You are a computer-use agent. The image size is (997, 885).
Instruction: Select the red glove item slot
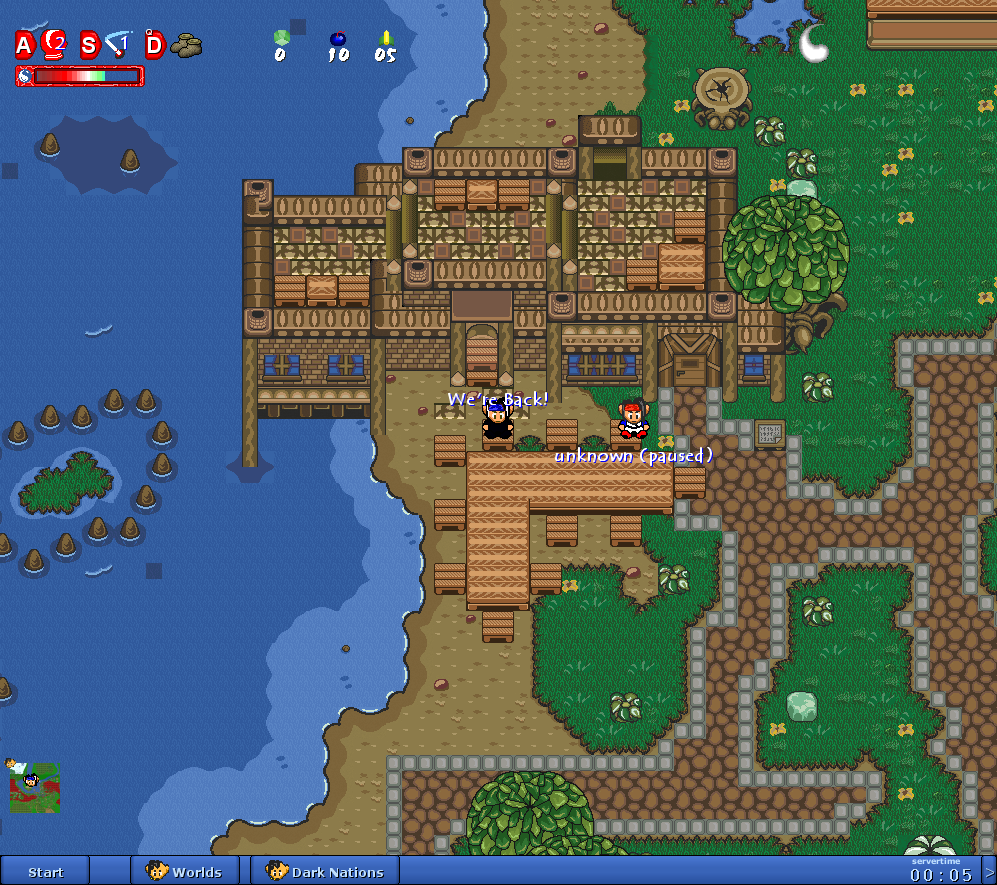(x=54, y=43)
